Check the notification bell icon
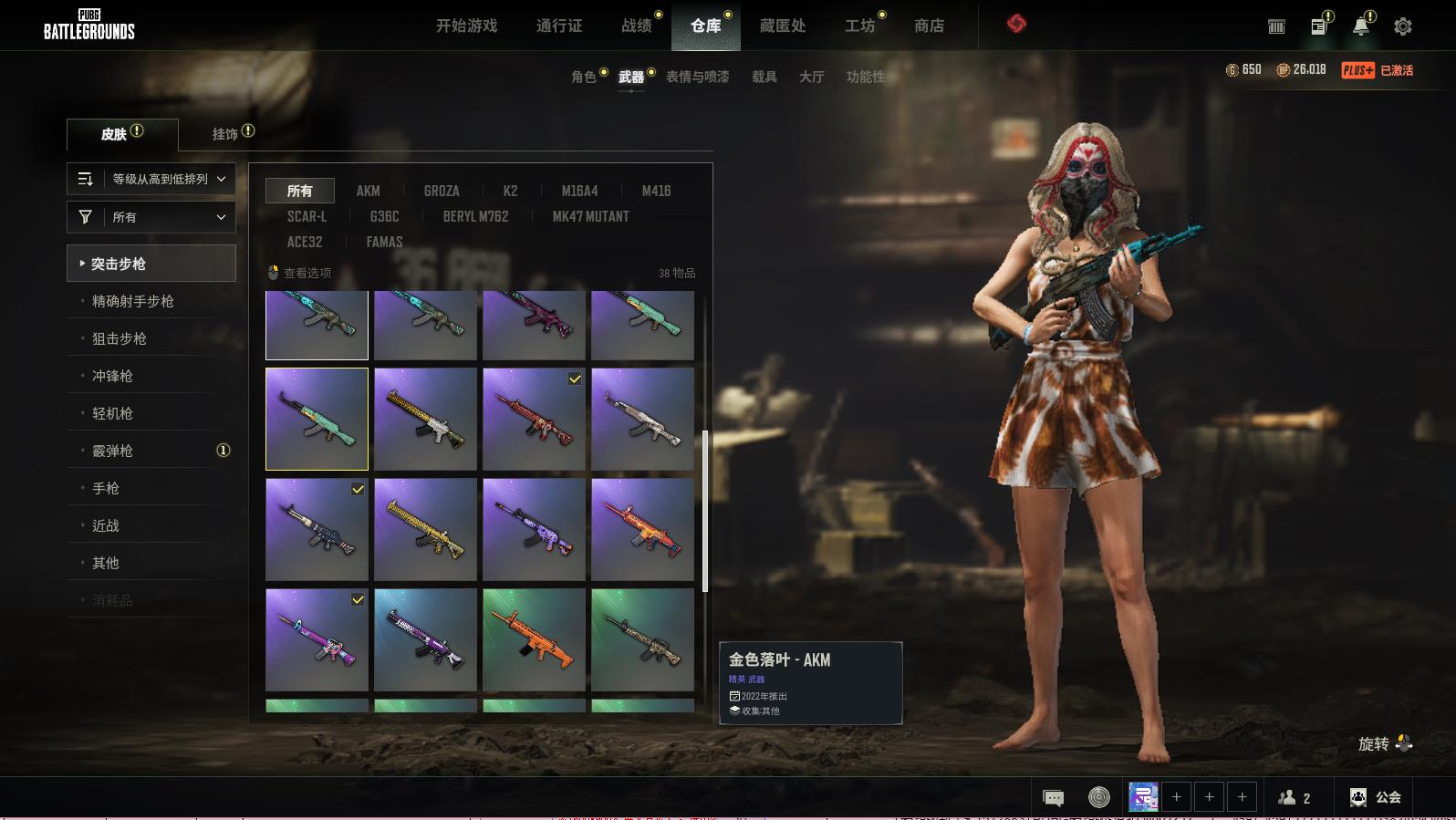This screenshot has height=820, width=1456. (x=1360, y=26)
